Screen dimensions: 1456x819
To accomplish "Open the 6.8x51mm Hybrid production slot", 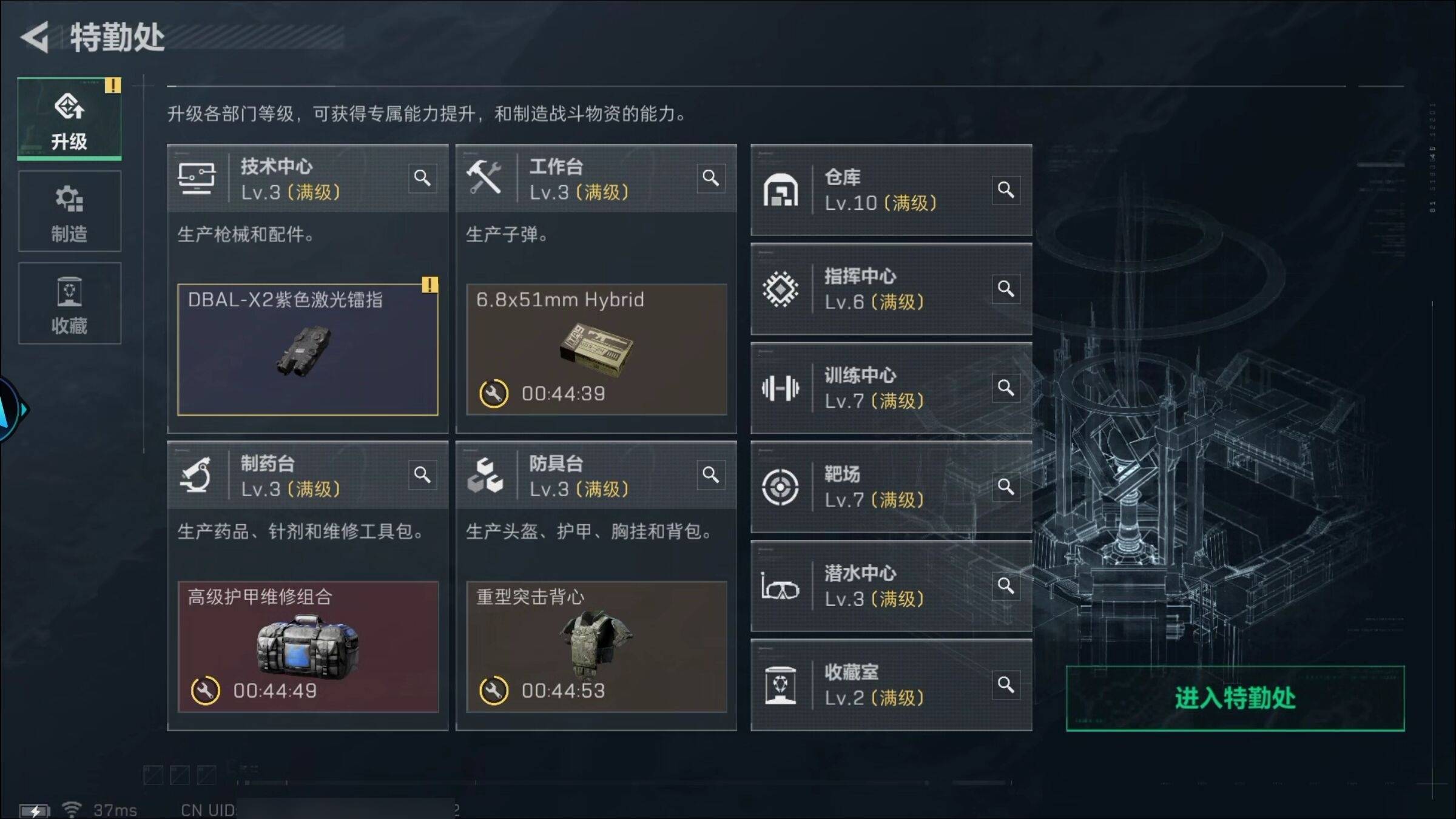I will click(596, 349).
